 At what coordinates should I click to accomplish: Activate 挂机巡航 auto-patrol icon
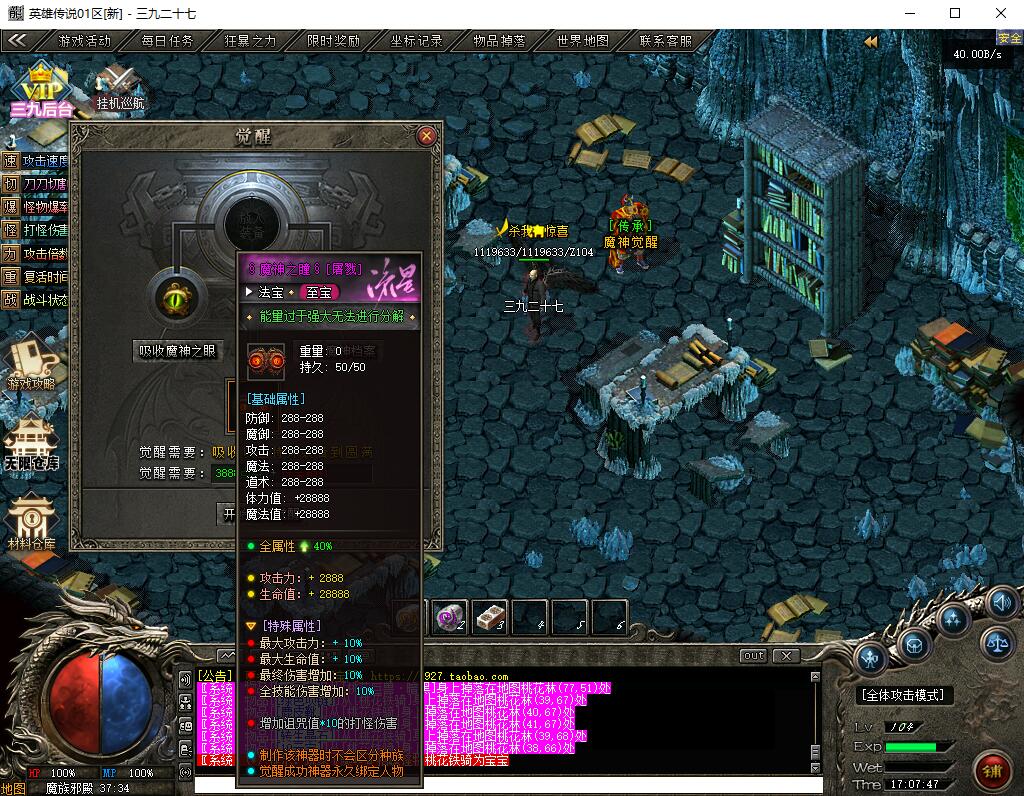[x=120, y=84]
